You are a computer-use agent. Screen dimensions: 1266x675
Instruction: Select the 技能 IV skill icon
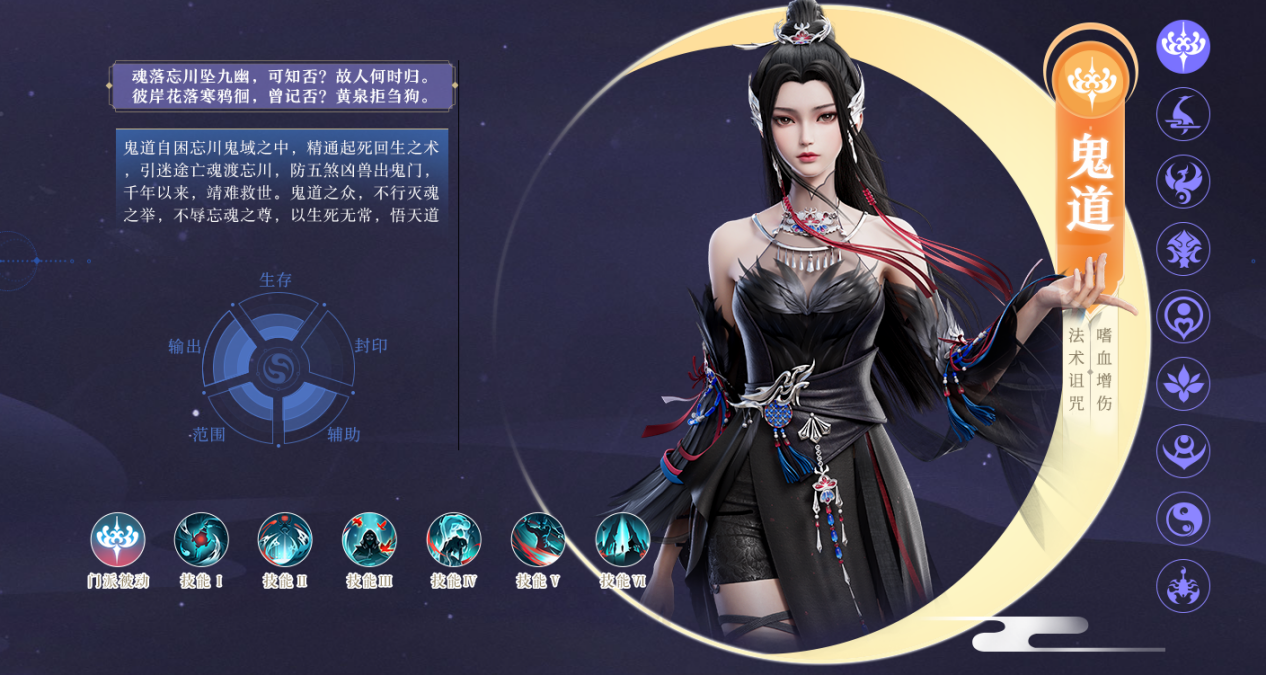[x=454, y=540]
